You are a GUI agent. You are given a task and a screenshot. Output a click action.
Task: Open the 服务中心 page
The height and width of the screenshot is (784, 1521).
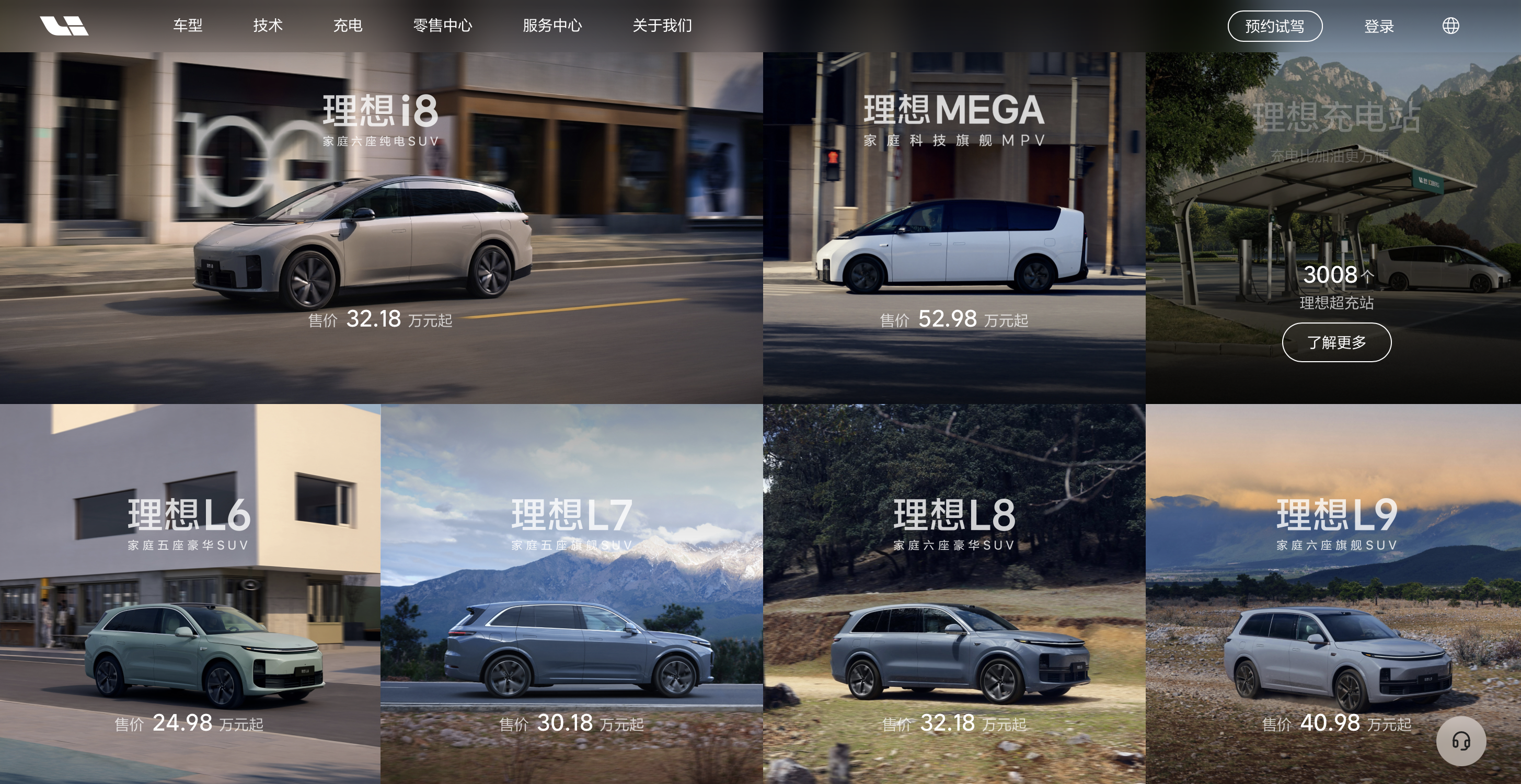pos(552,26)
